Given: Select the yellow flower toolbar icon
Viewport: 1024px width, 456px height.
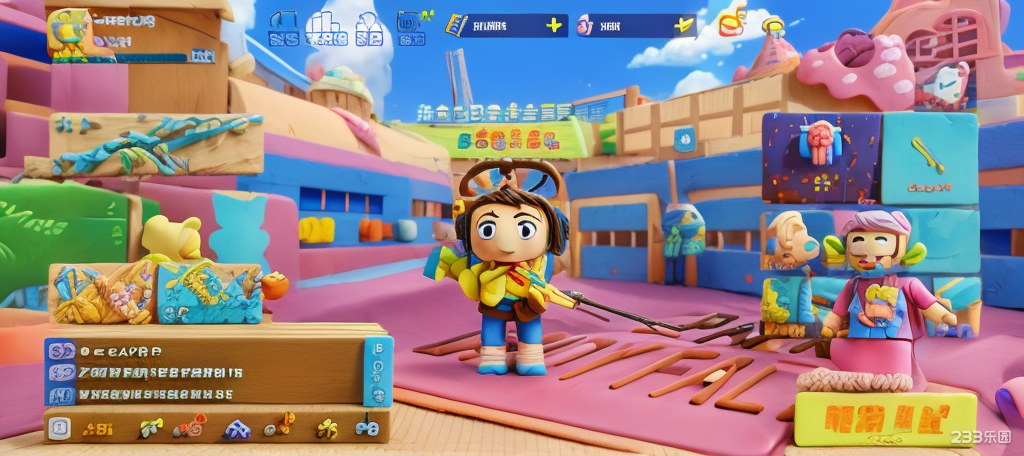Looking at the screenshot, I should coord(325,429).
